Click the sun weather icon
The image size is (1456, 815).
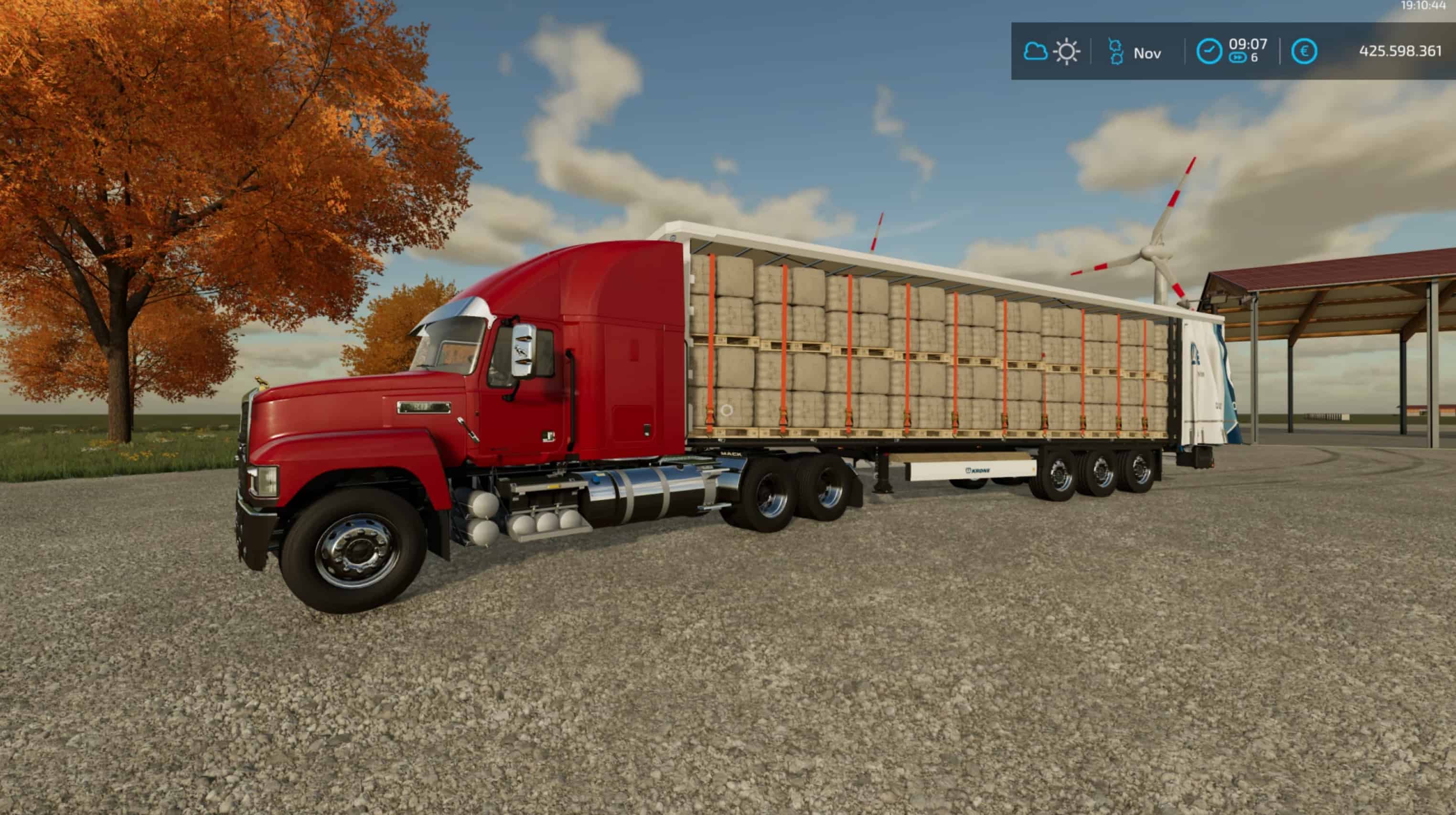[x=1067, y=52]
